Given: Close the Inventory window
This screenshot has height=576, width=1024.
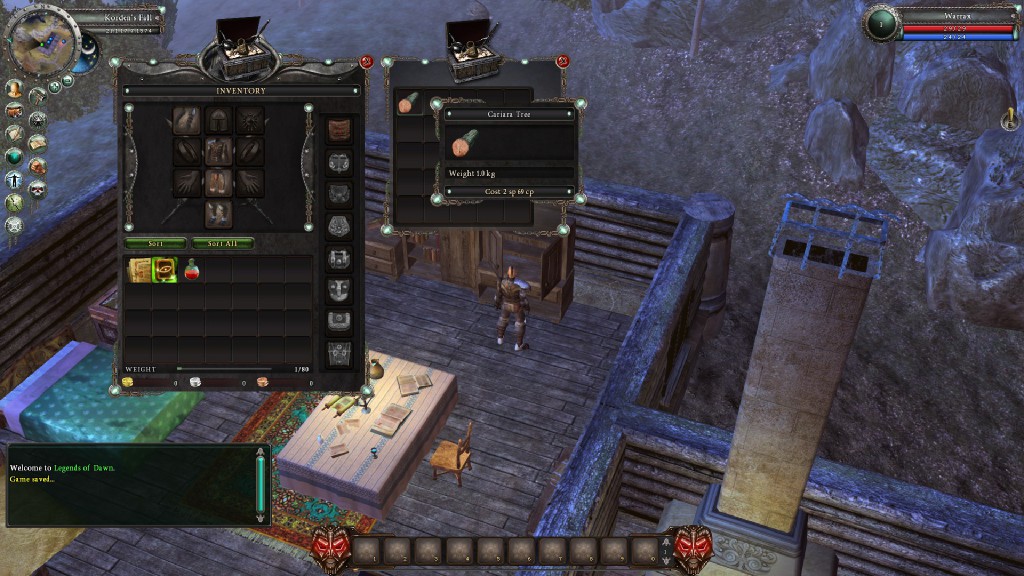Looking at the screenshot, I should [x=366, y=61].
